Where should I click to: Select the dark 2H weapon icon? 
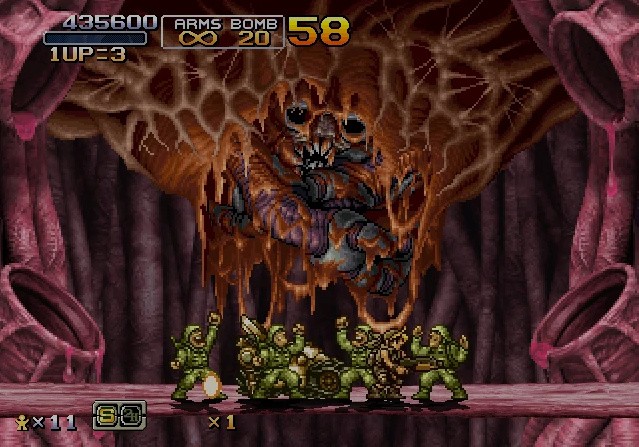click(132, 414)
